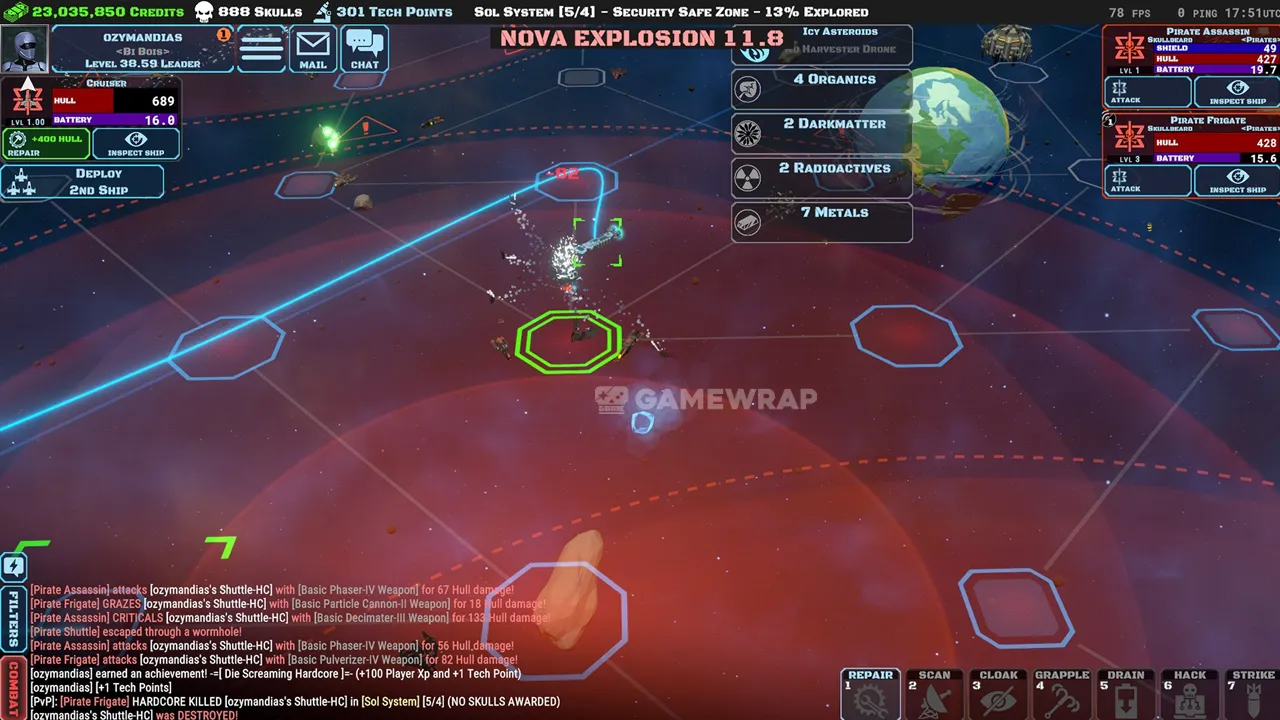Activate the Grapple ability

tap(1062, 695)
